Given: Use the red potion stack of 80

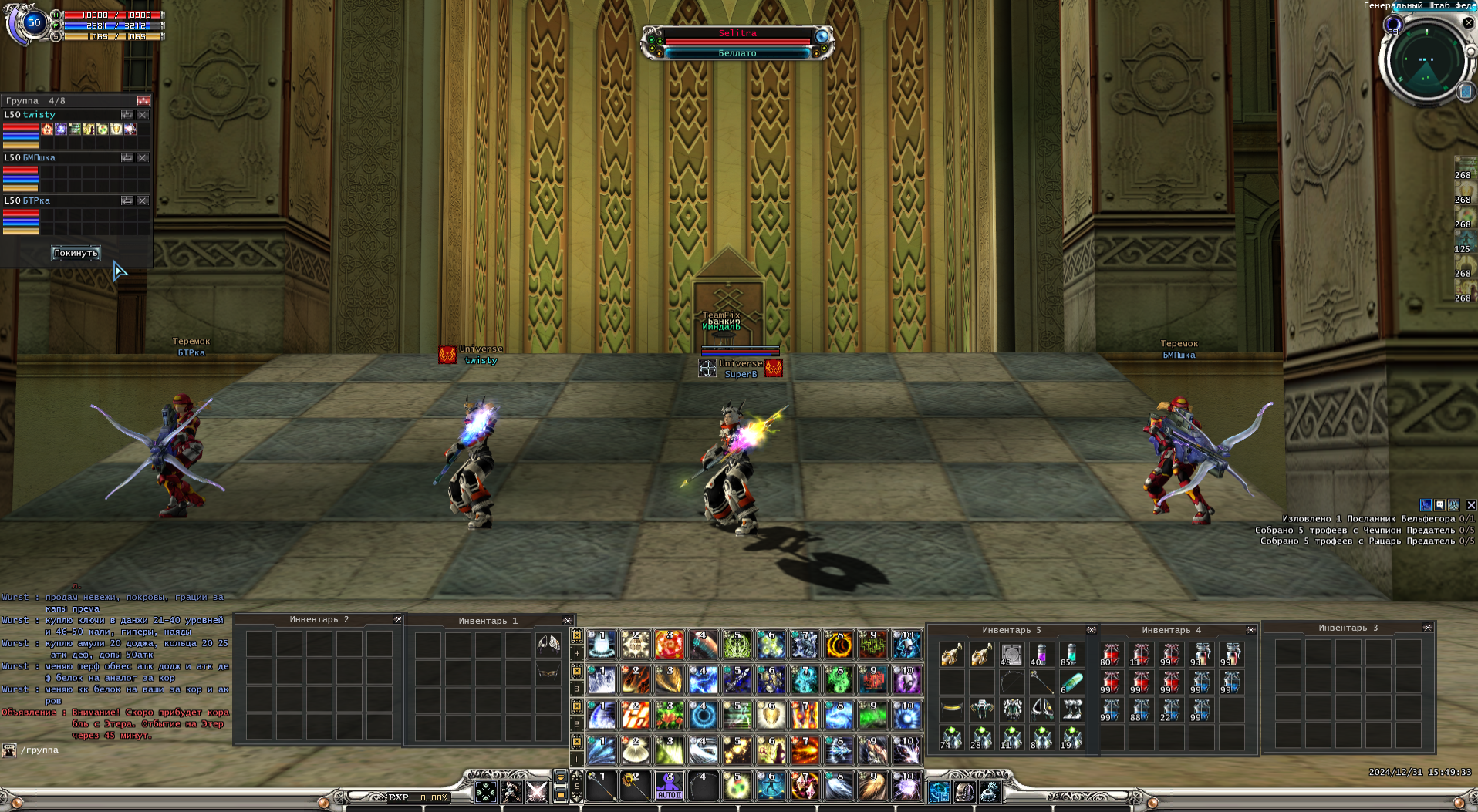Looking at the screenshot, I should (x=1111, y=655).
